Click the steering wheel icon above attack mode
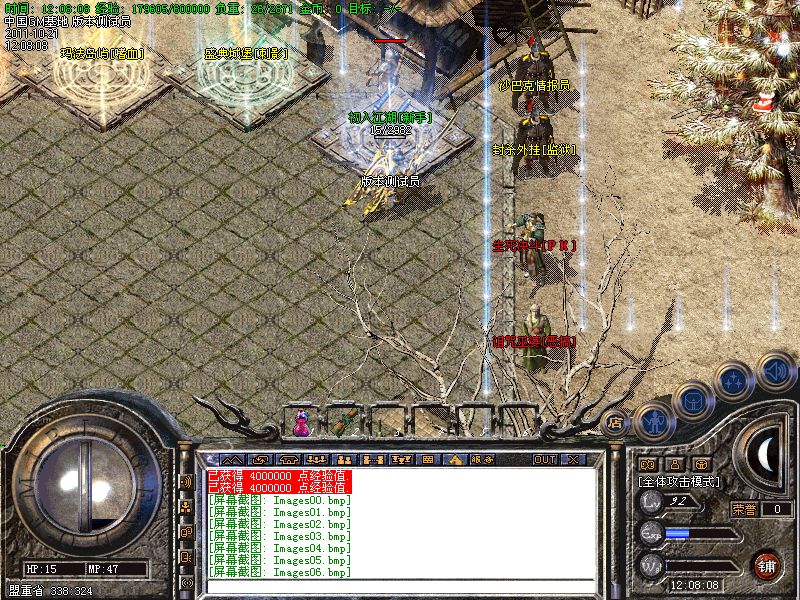Image resolution: width=800 pixels, height=600 pixels. click(x=702, y=464)
